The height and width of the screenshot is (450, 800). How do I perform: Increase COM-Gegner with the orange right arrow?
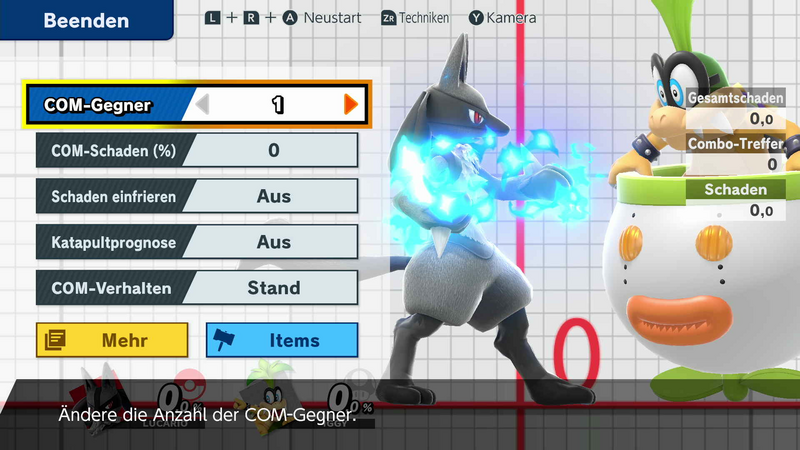click(350, 104)
